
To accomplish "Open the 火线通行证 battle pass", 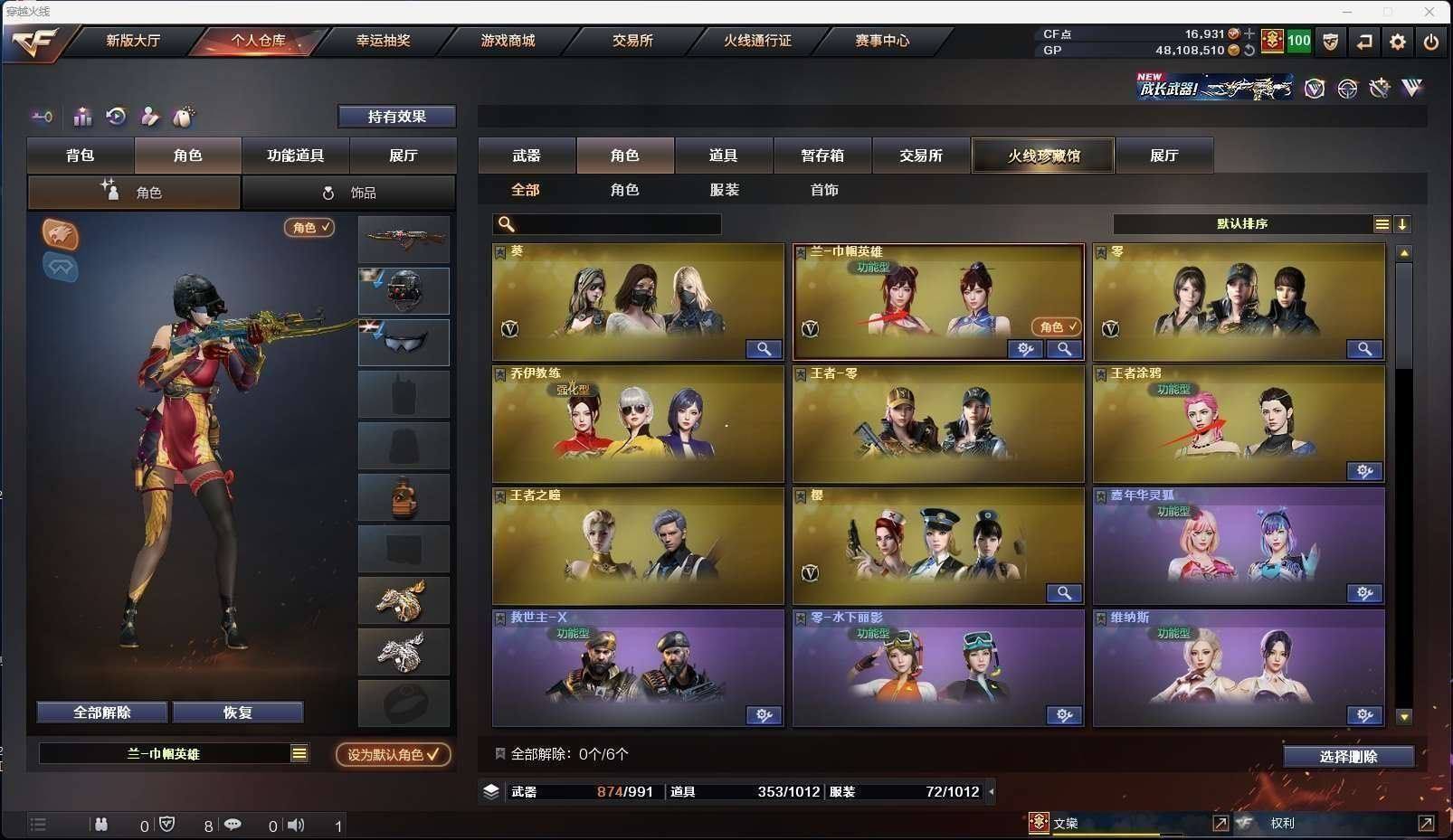I will 757,41.
